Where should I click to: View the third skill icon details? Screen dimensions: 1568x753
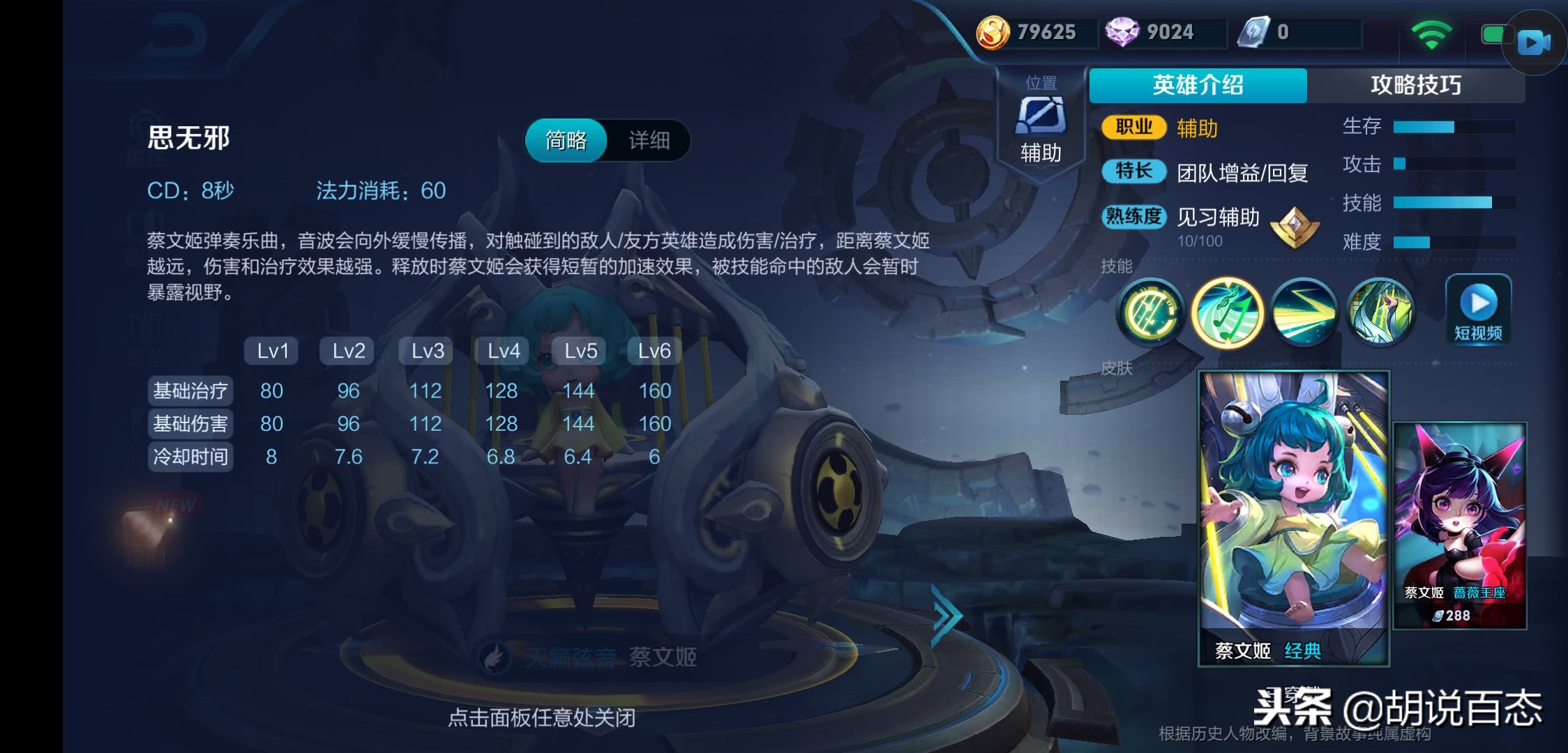pyautogui.click(x=1303, y=314)
